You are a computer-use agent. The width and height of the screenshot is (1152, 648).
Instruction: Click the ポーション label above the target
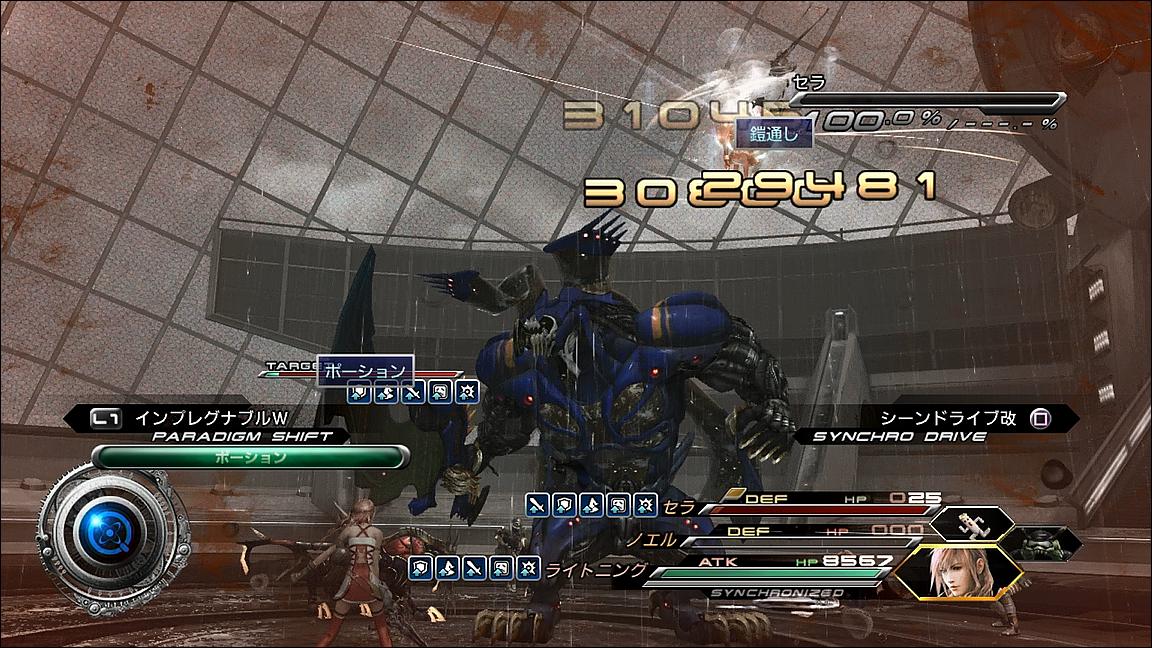coord(366,370)
